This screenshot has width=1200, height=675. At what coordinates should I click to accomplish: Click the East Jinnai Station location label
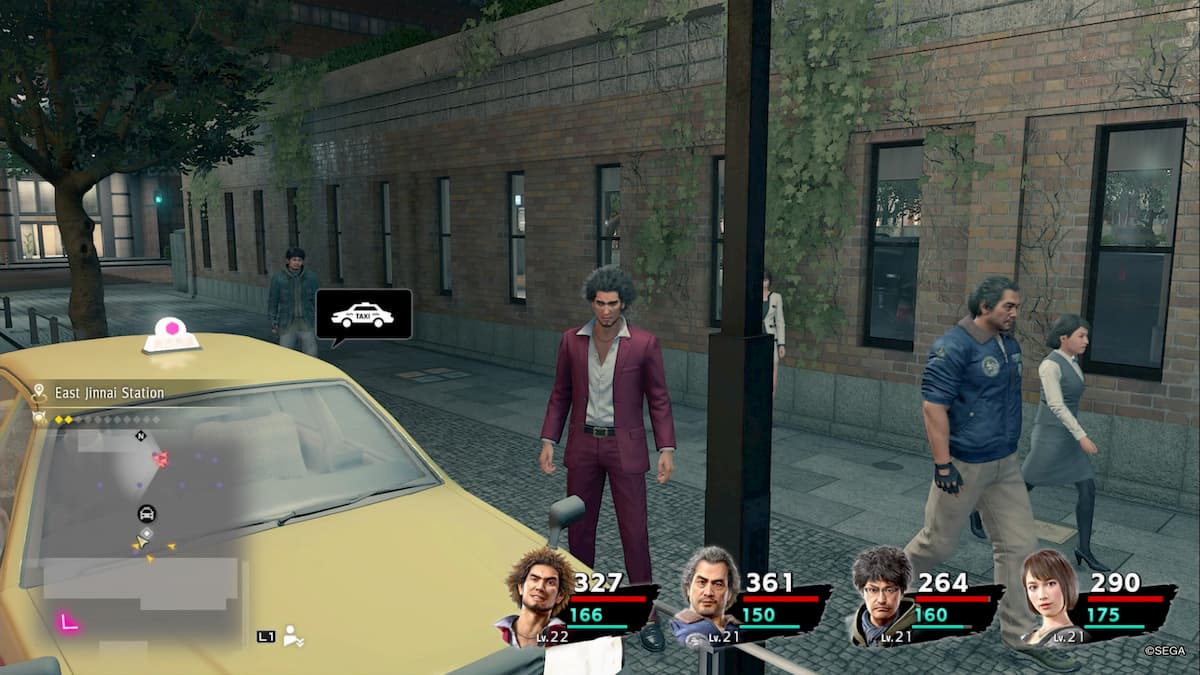110,393
